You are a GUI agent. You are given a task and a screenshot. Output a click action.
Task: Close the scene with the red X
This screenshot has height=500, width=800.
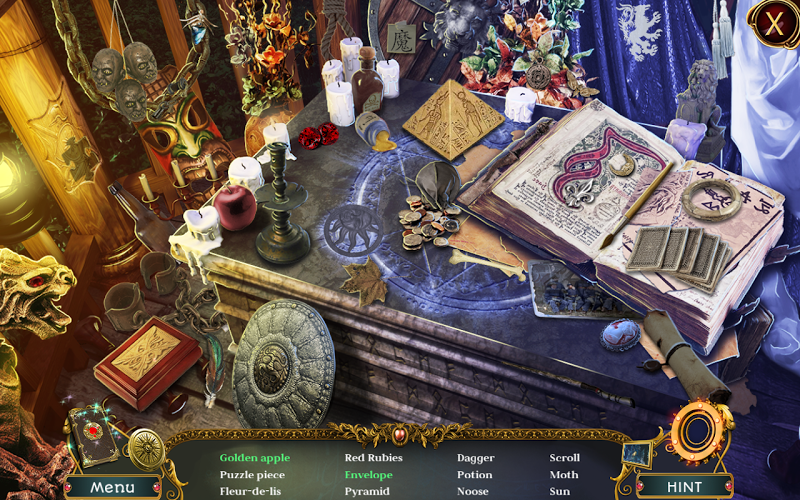click(x=771, y=21)
